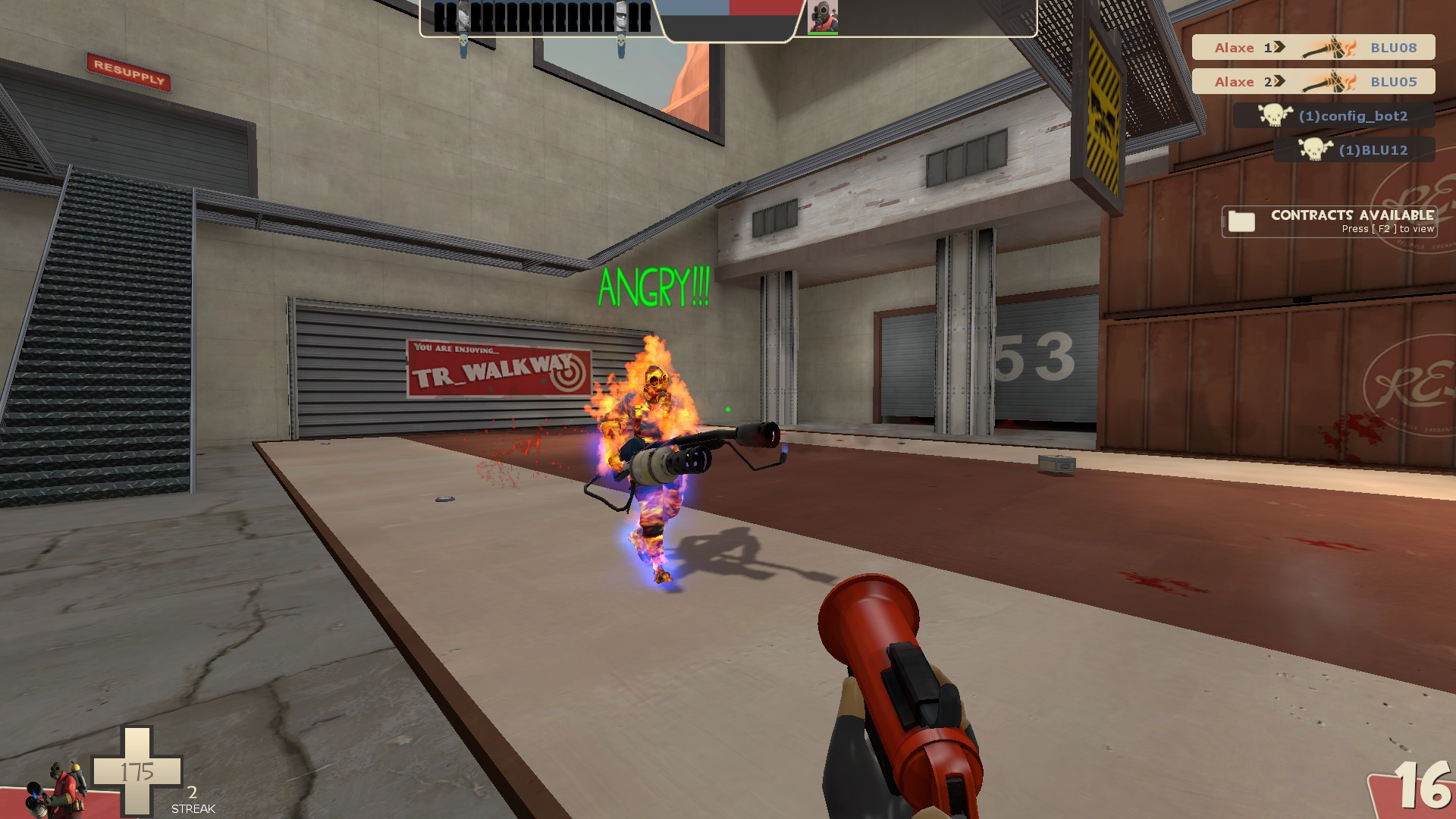Open the Contracts folder icon
This screenshot has height=819, width=1456.
click(x=1241, y=221)
